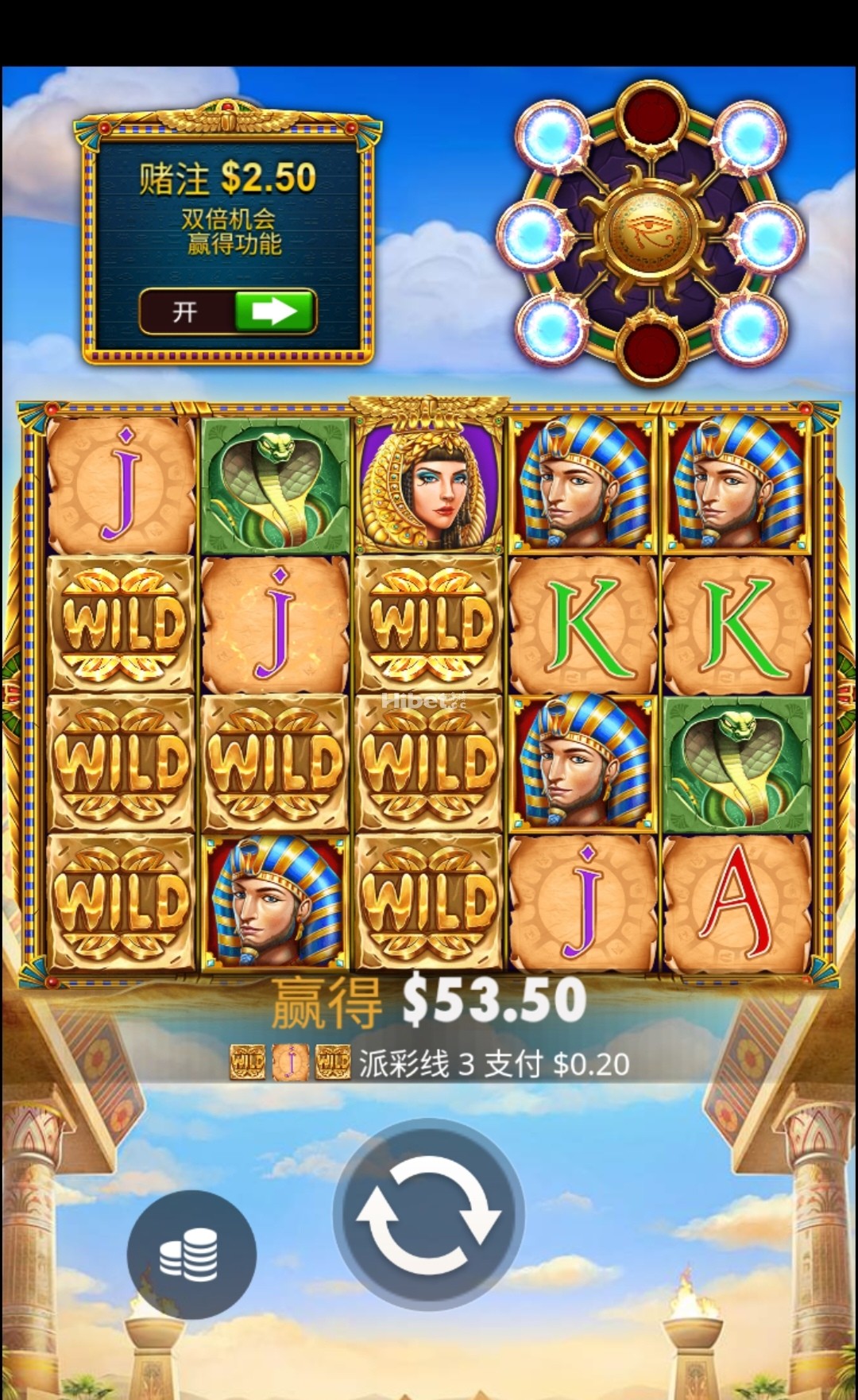The image size is (858, 1400).
Task: Open the bet settings coin stack button
Action: pyautogui.click(x=191, y=1255)
